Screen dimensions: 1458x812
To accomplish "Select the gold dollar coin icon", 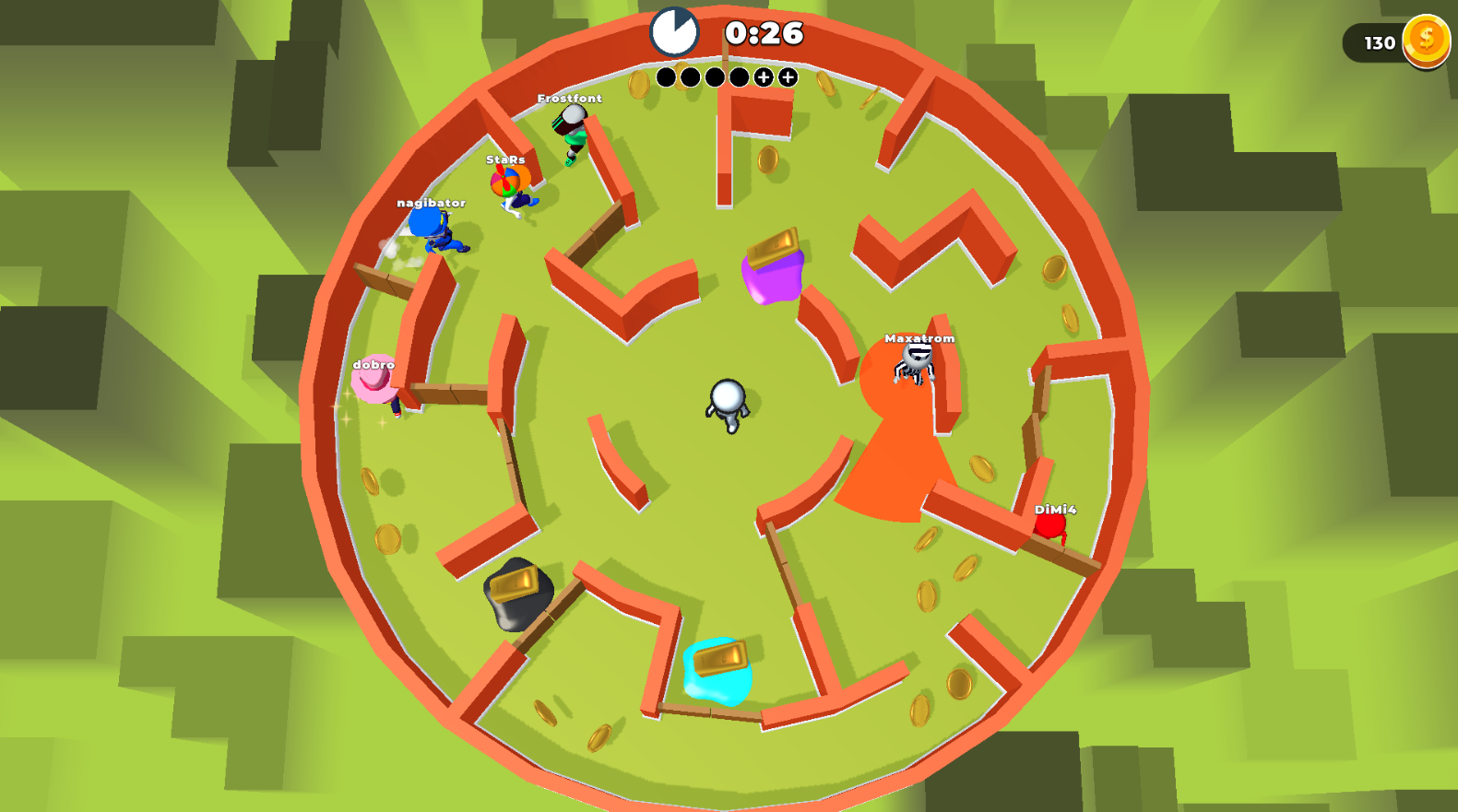I will [1427, 41].
